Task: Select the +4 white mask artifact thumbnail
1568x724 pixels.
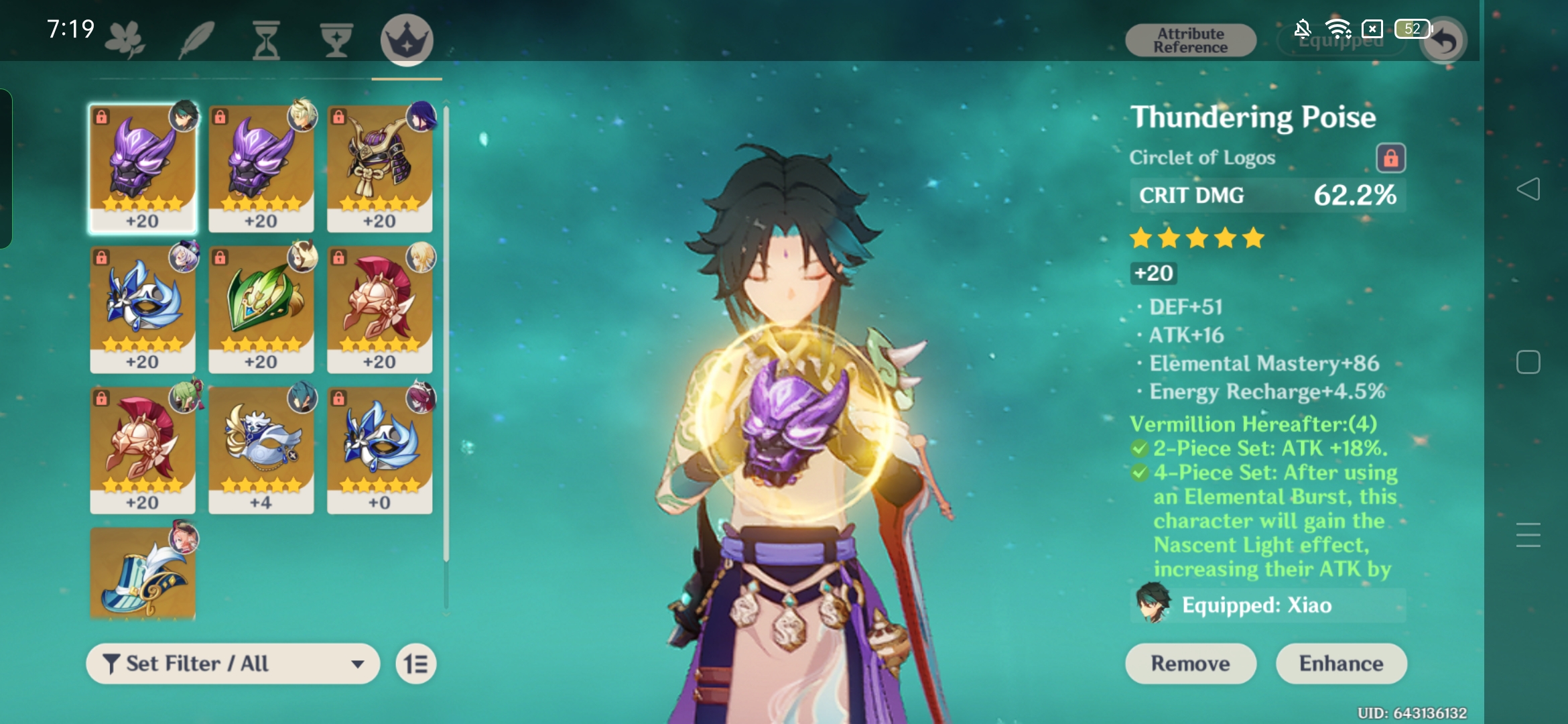Action: tap(261, 448)
